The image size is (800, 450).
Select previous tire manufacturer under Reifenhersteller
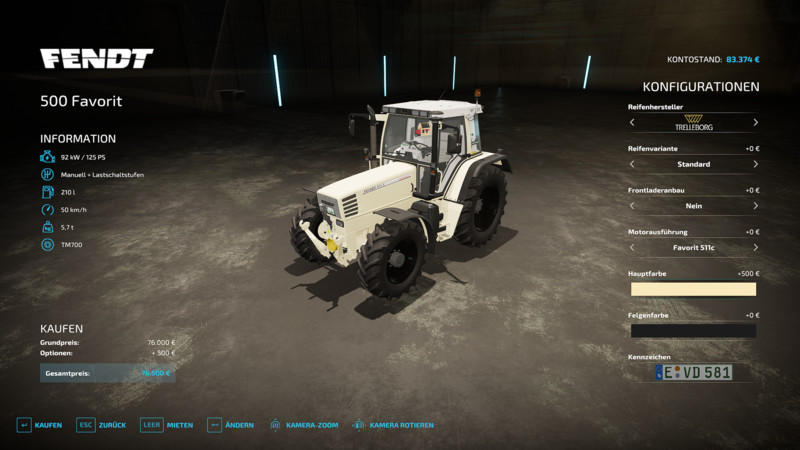(x=632, y=123)
